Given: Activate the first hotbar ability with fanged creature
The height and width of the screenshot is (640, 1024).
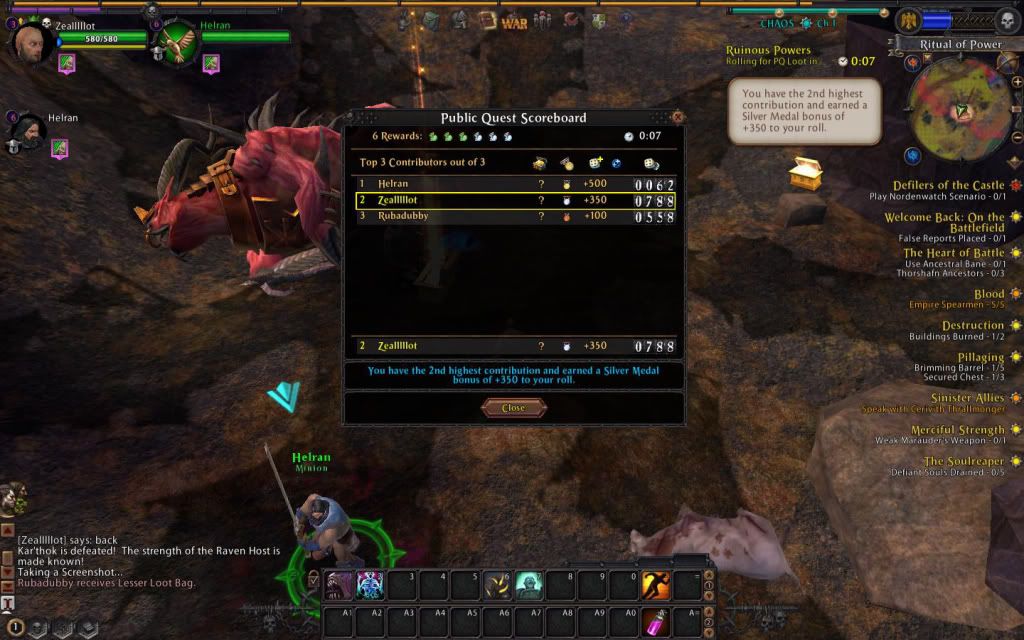Looking at the screenshot, I should (x=342, y=585).
